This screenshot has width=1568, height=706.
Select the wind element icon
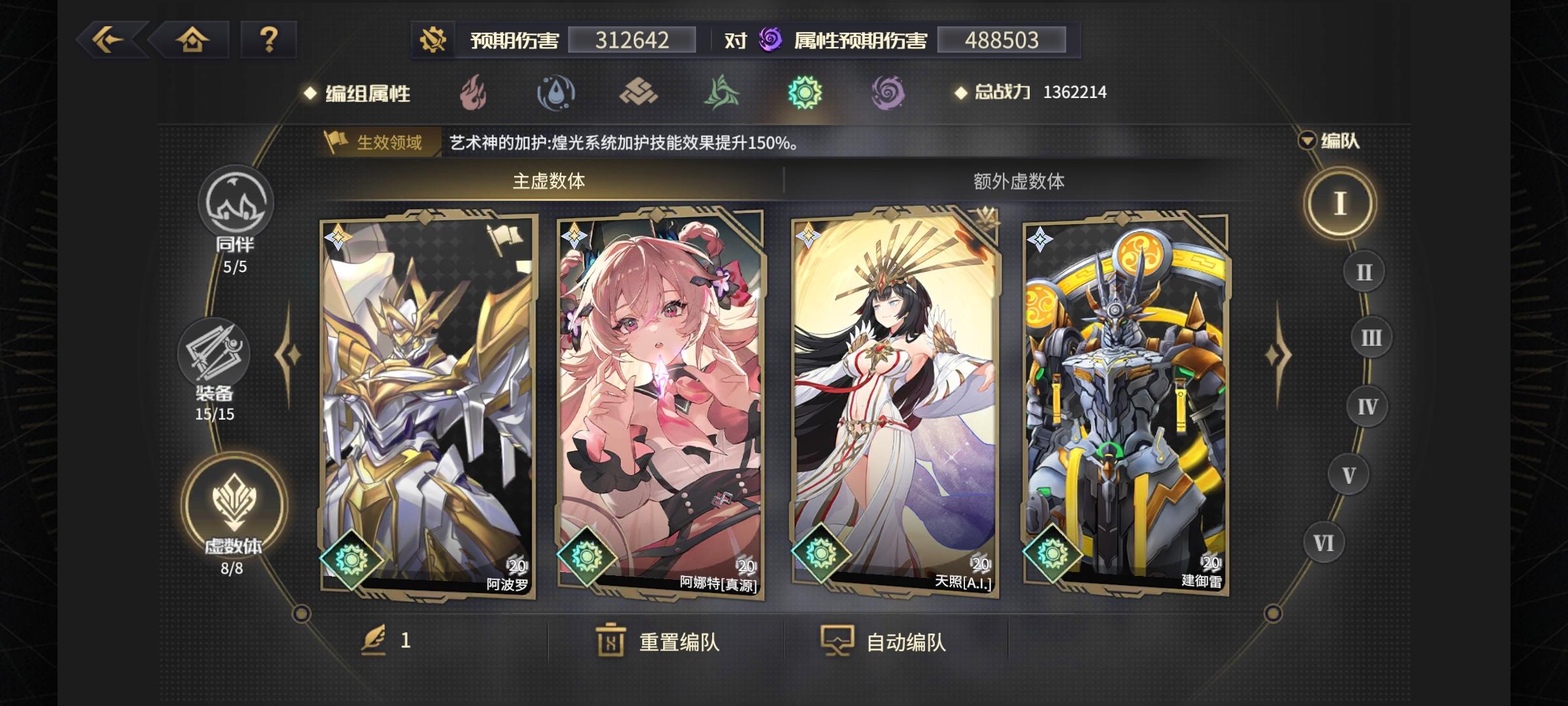click(x=723, y=93)
